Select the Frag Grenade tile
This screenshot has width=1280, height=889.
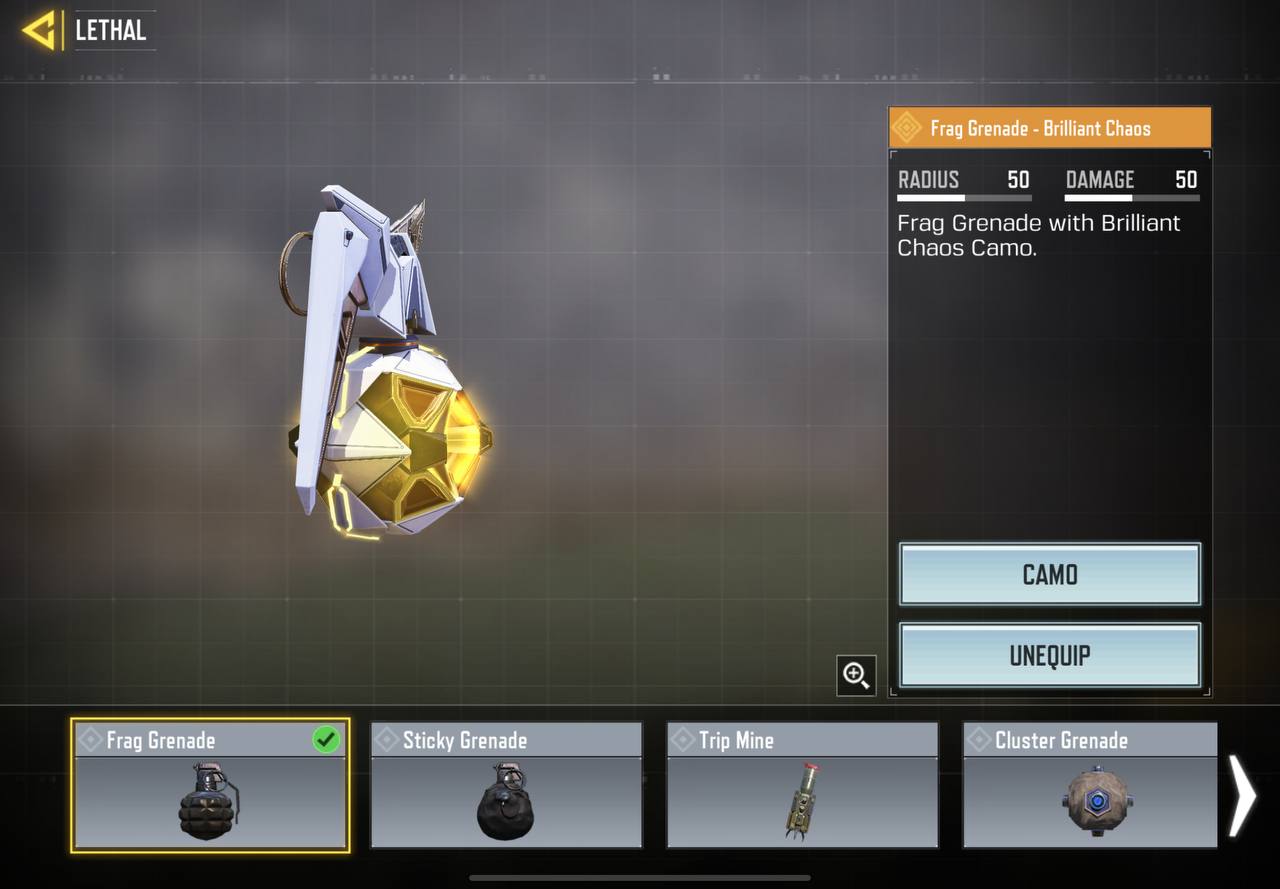pyautogui.click(x=210, y=786)
